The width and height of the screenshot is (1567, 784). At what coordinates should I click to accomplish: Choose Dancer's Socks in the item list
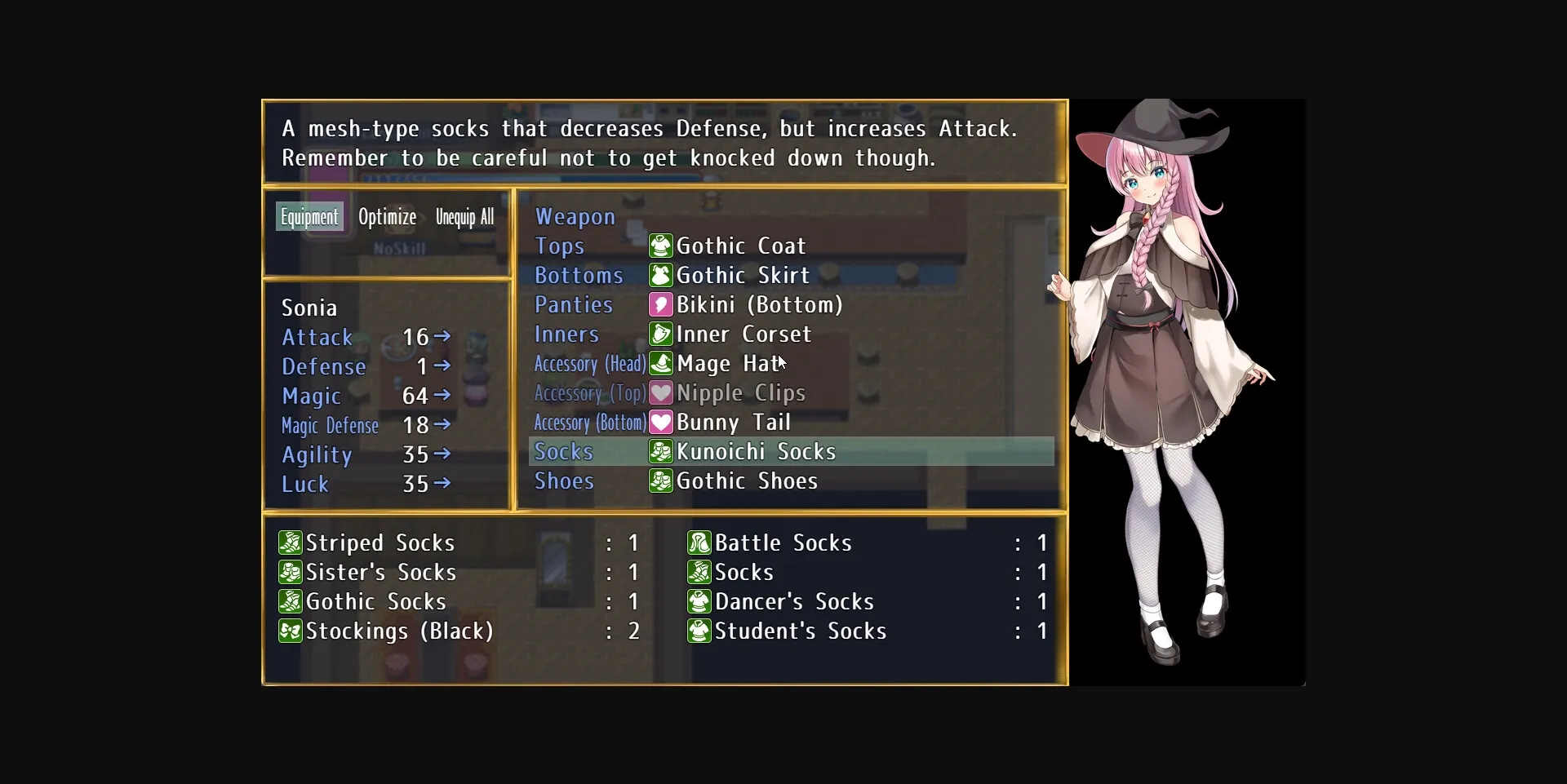click(x=794, y=601)
